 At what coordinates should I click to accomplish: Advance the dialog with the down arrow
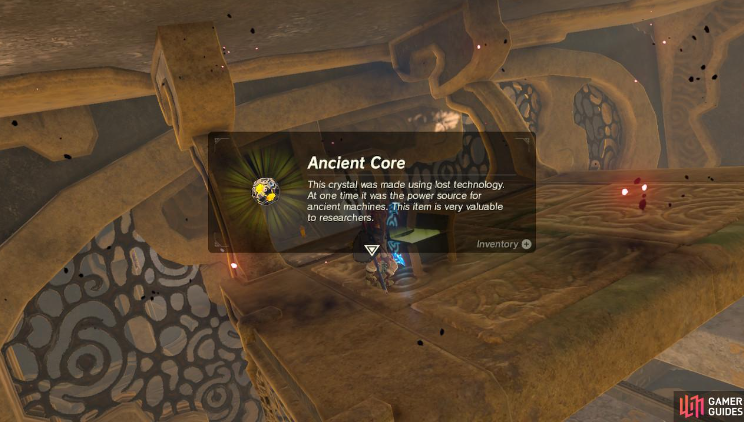(371, 250)
